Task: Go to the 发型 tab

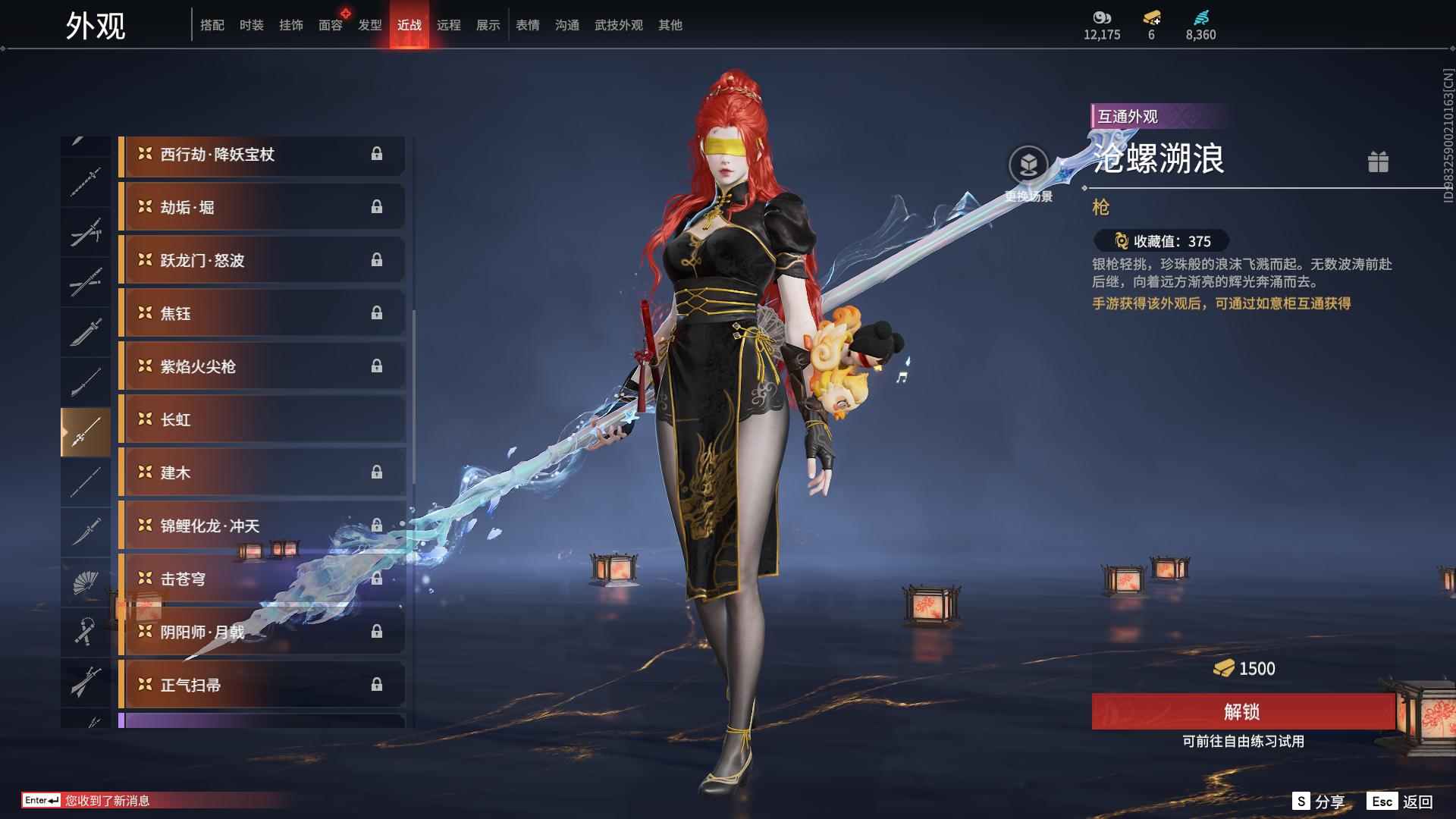Action: 369,25
